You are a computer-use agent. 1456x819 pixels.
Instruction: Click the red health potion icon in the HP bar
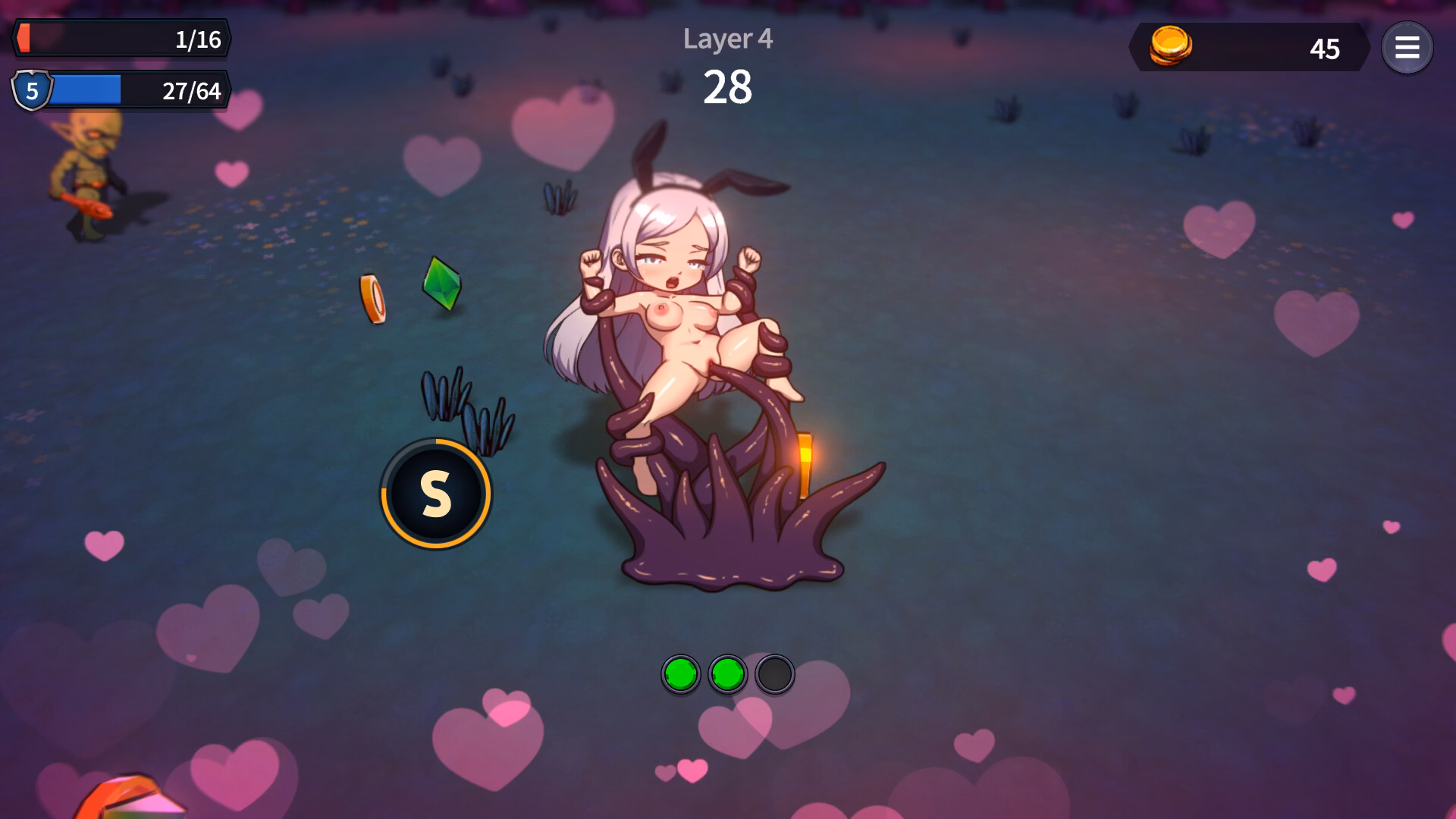[x=24, y=36]
